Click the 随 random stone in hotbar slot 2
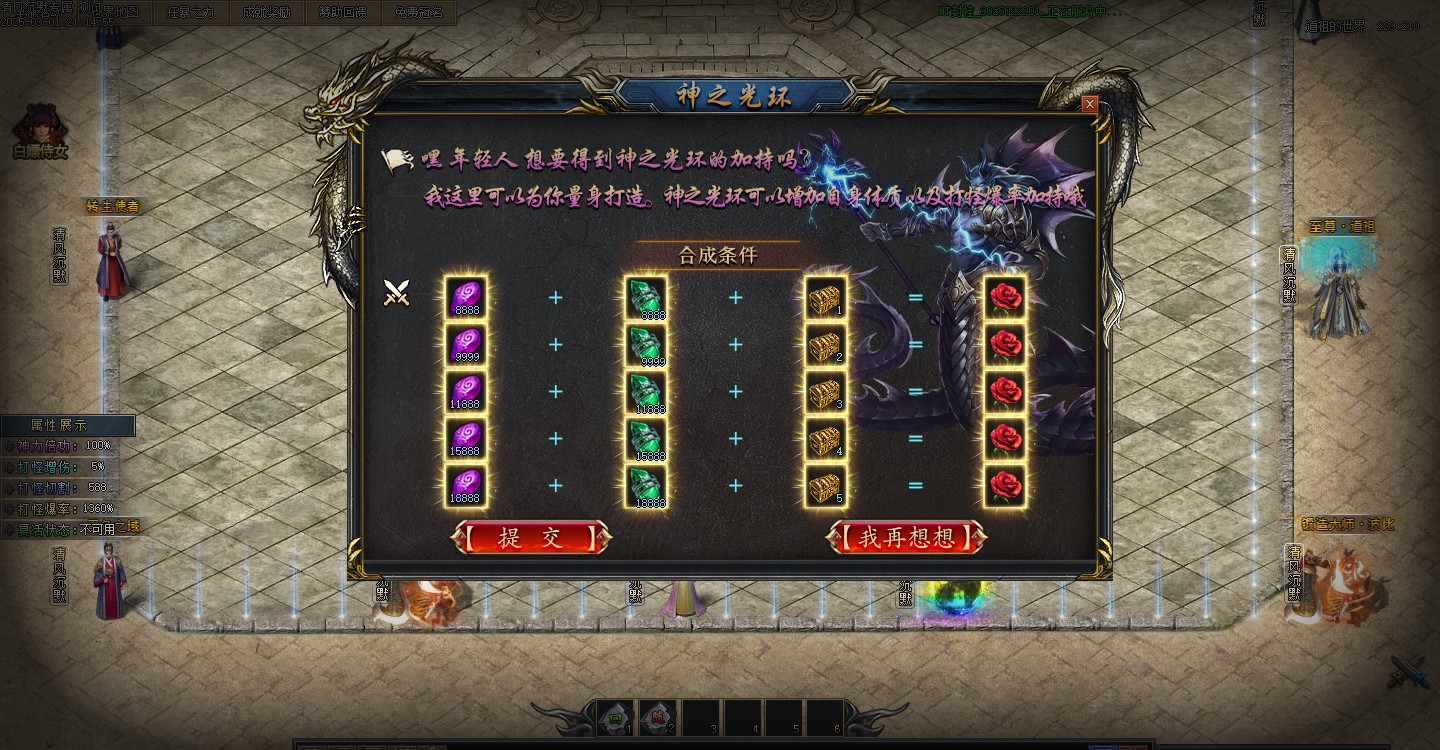This screenshot has height=750, width=1440. pyautogui.click(x=658, y=718)
